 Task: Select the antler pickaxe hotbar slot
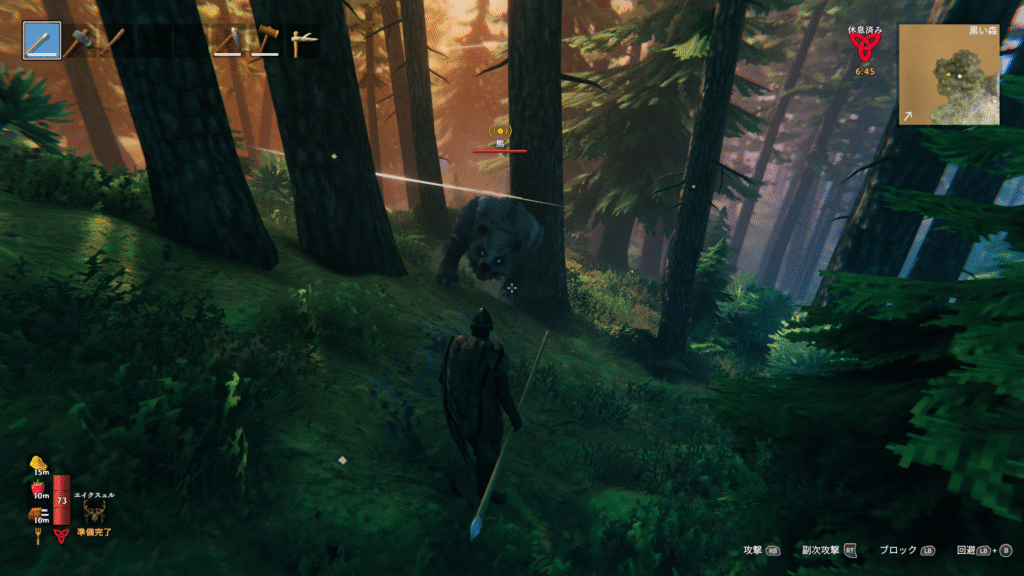(302, 42)
